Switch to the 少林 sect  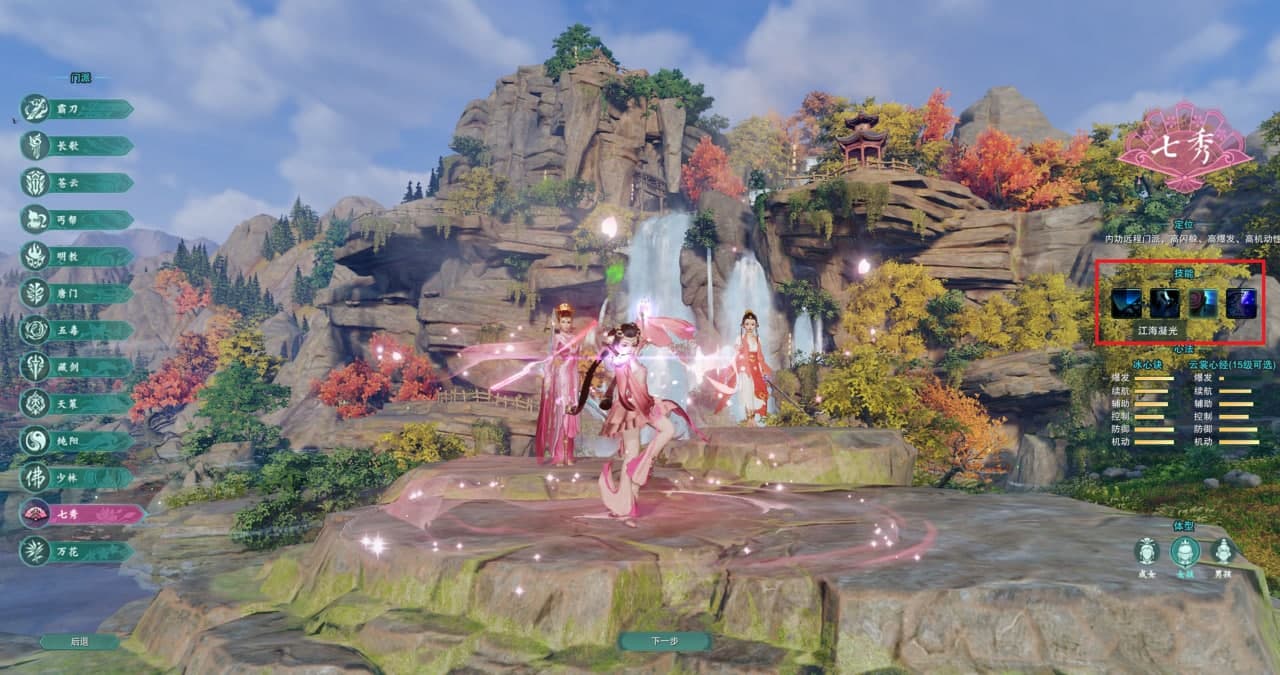click(78, 478)
